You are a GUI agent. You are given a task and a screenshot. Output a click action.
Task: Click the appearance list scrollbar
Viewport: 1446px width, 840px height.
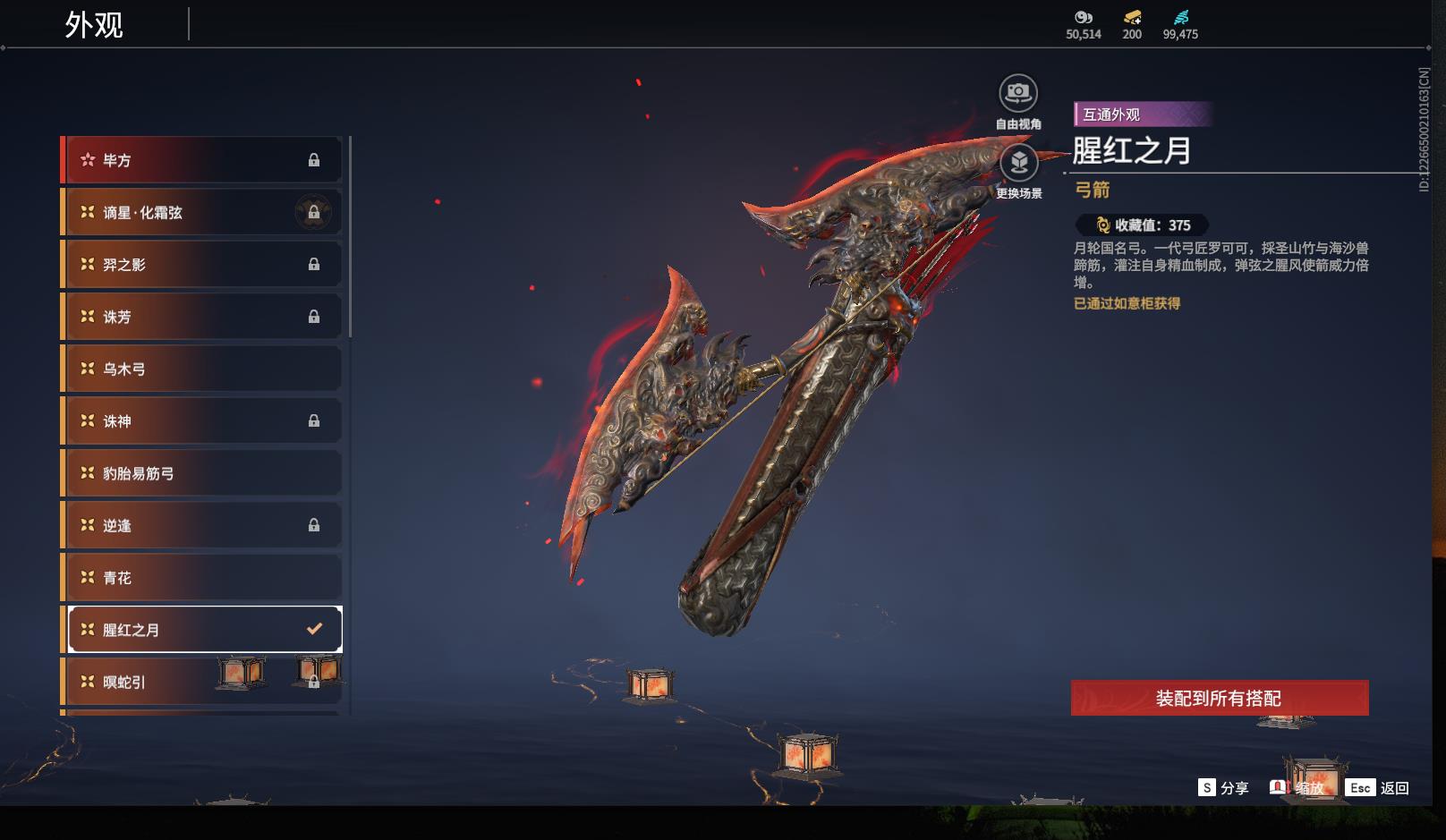tap(350, 237)
